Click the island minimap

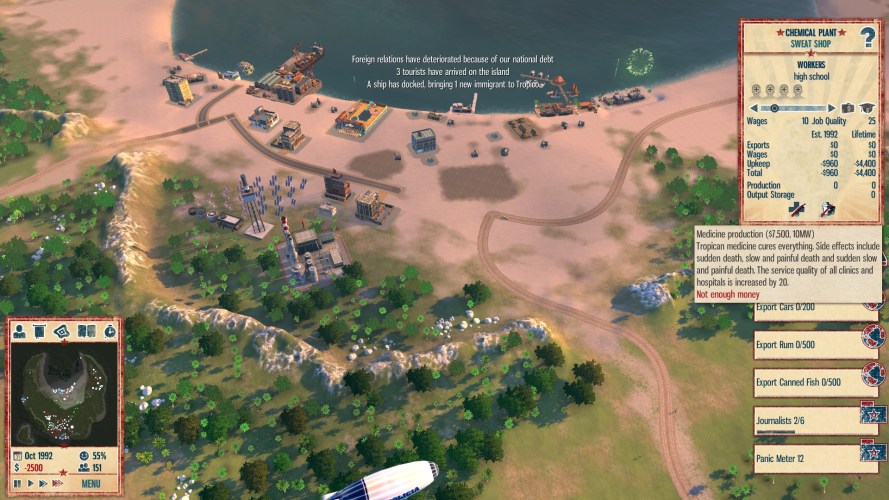64,390
